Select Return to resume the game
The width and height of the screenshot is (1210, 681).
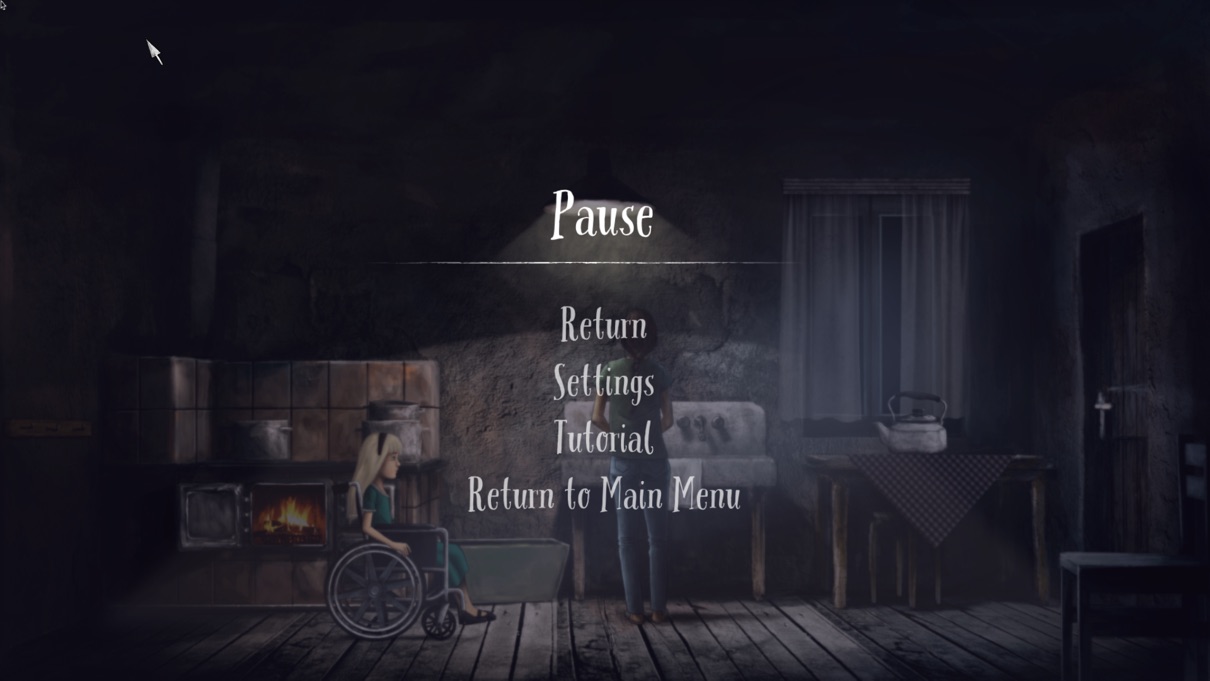tap(603, 326)
